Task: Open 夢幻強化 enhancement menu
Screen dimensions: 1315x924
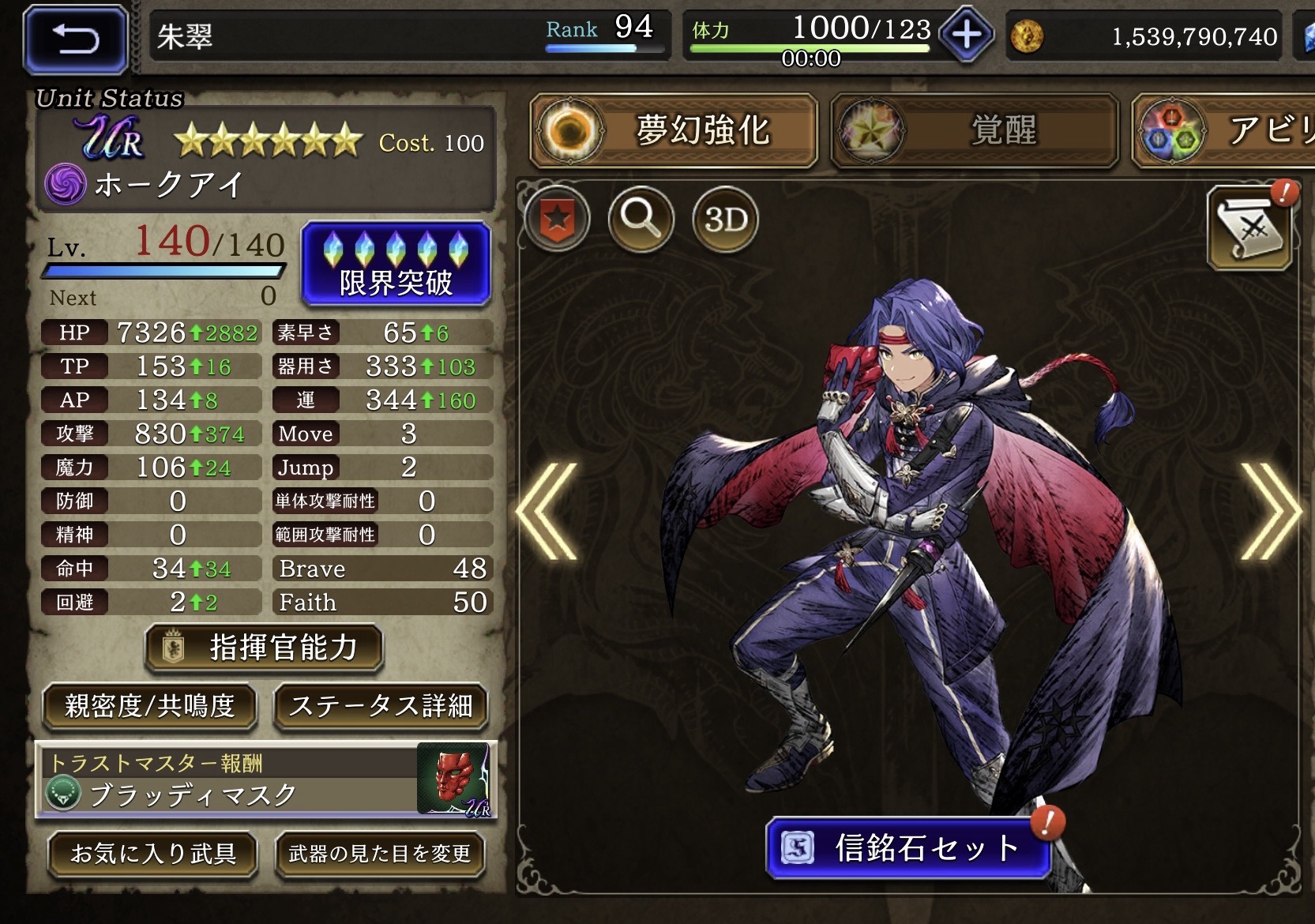Action: (674, 130)
